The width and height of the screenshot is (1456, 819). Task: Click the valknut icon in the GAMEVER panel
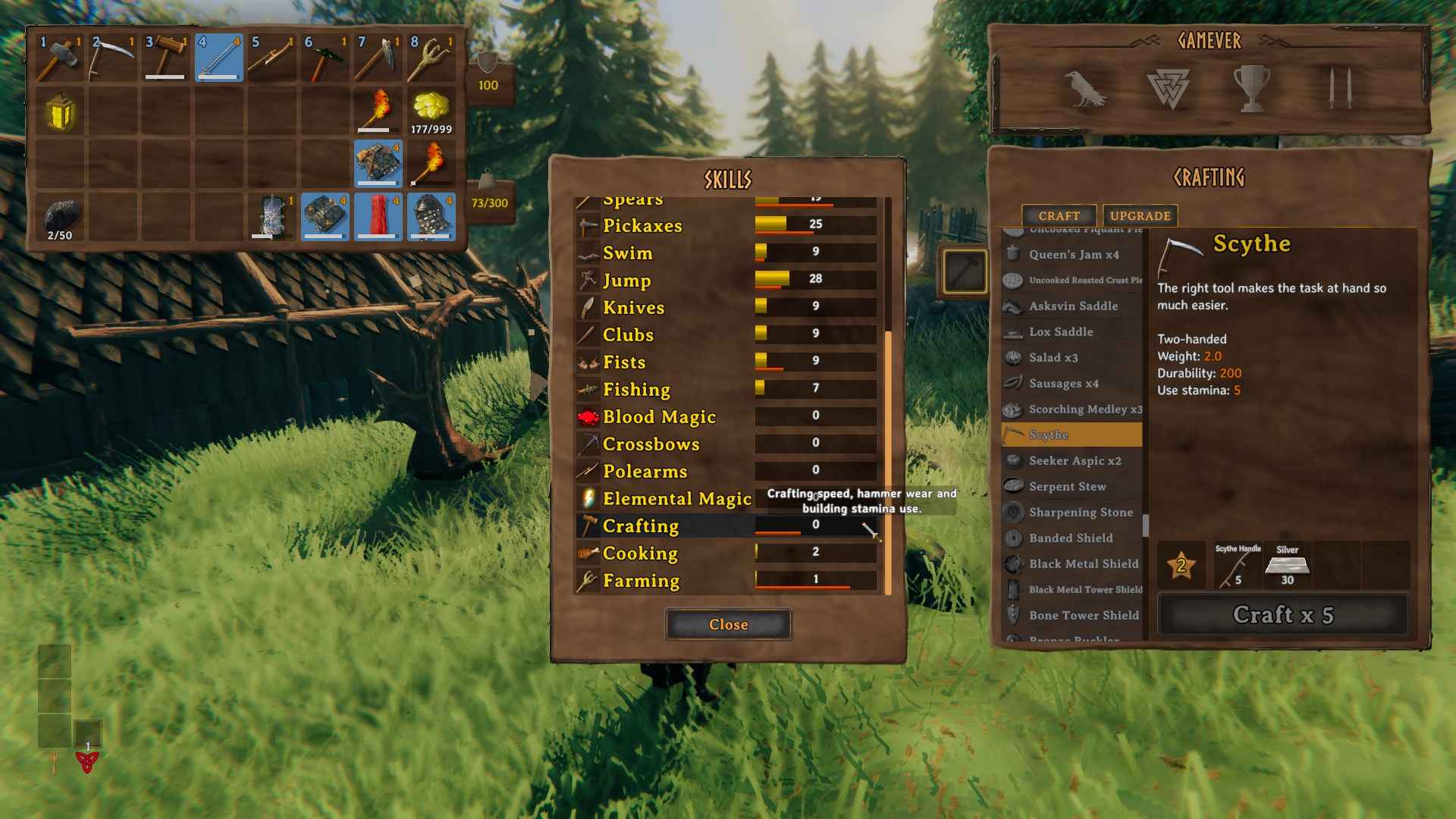click(1169, 87)
